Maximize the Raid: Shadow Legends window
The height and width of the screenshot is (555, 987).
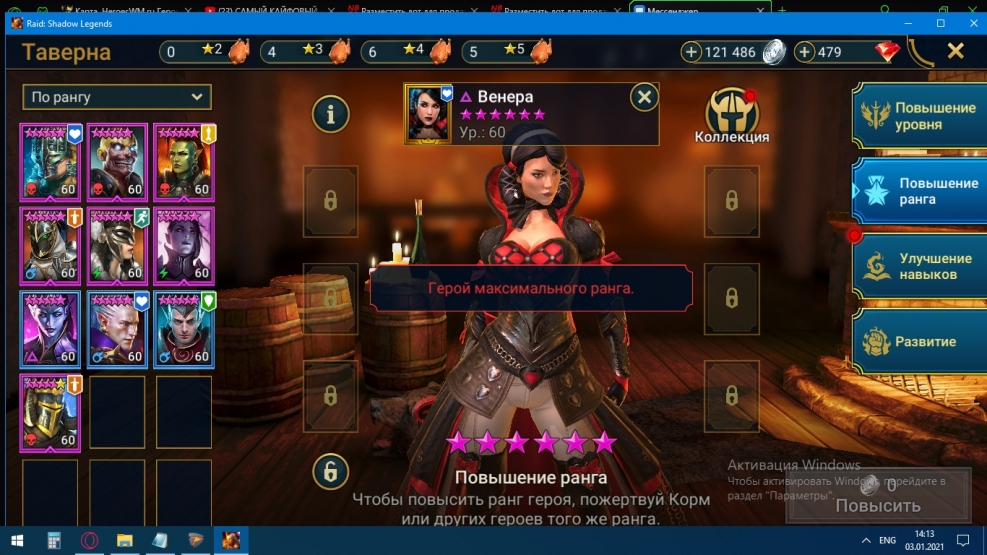(x=940, y=22)
